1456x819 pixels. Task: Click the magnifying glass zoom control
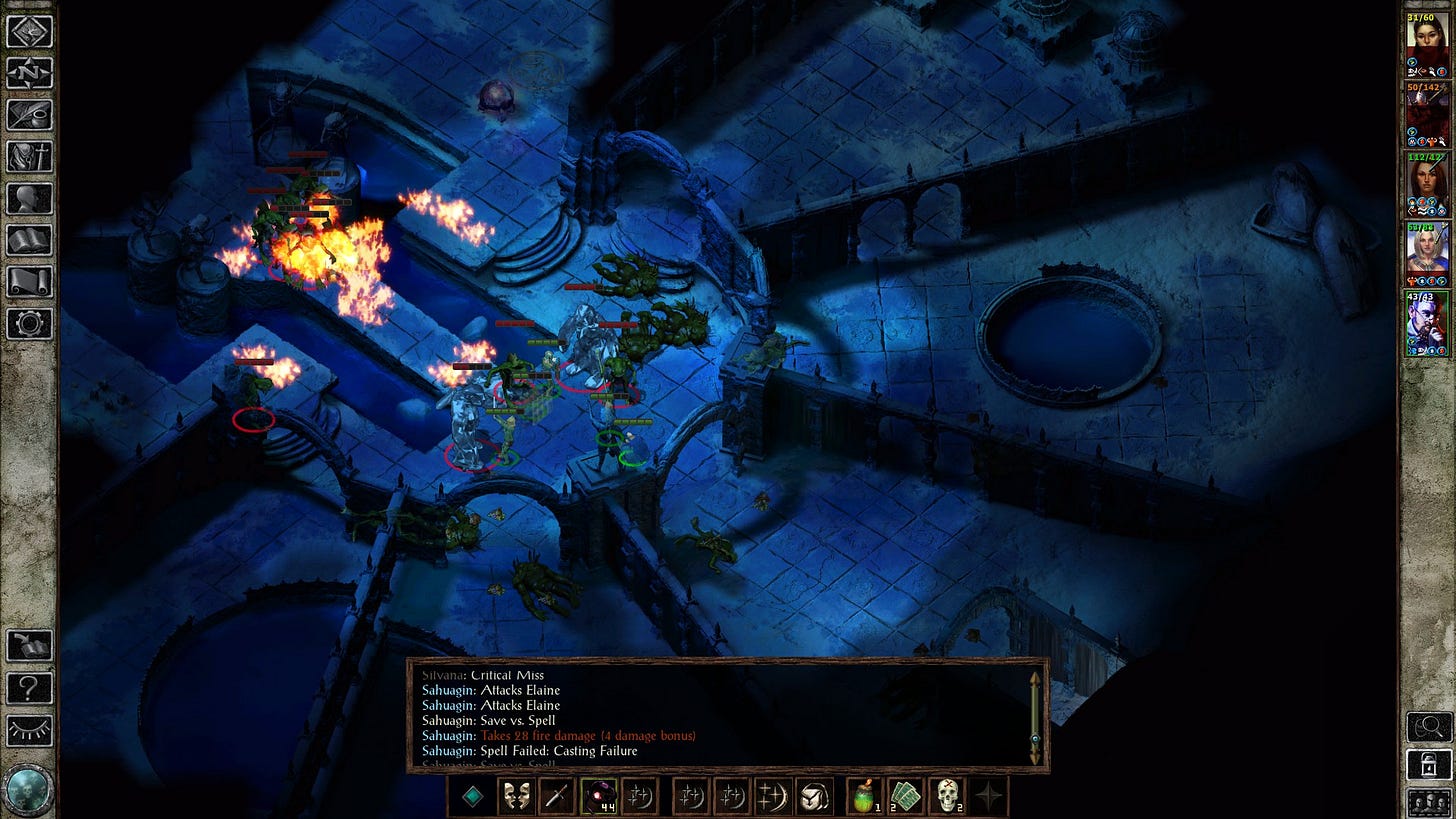(x=1427, y=727)
